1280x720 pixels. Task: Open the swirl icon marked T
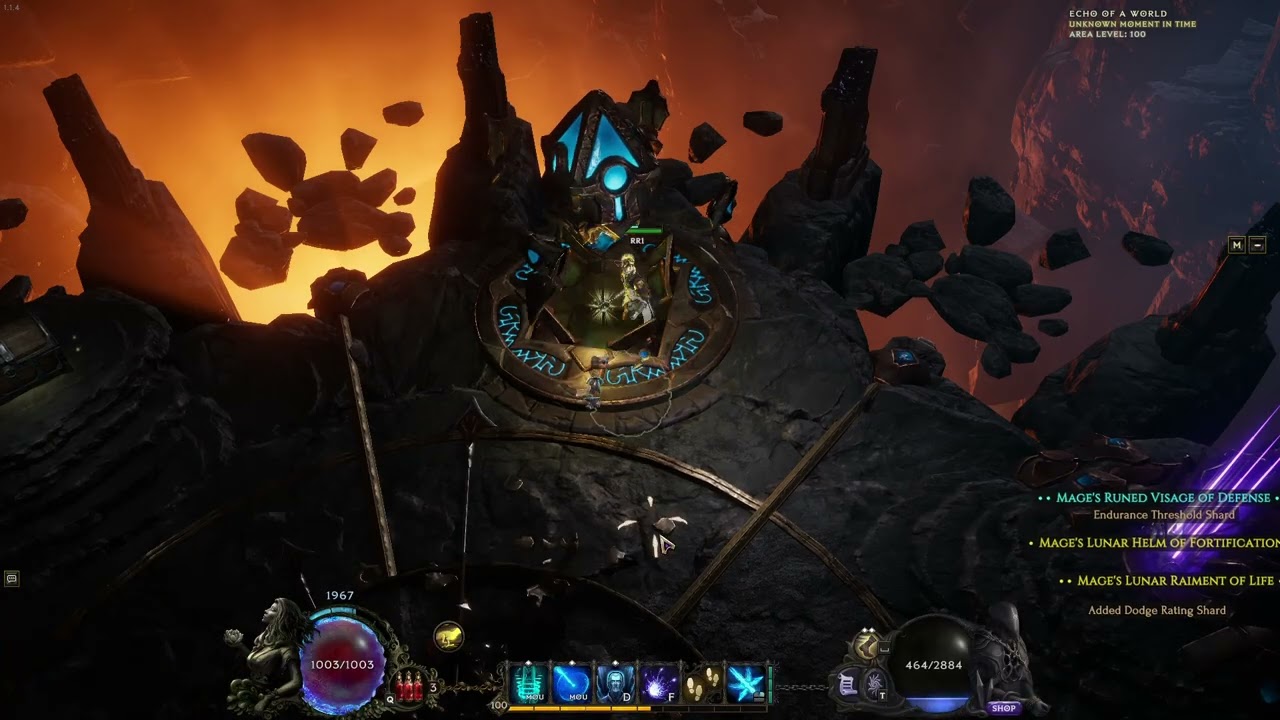coord(874,684)
